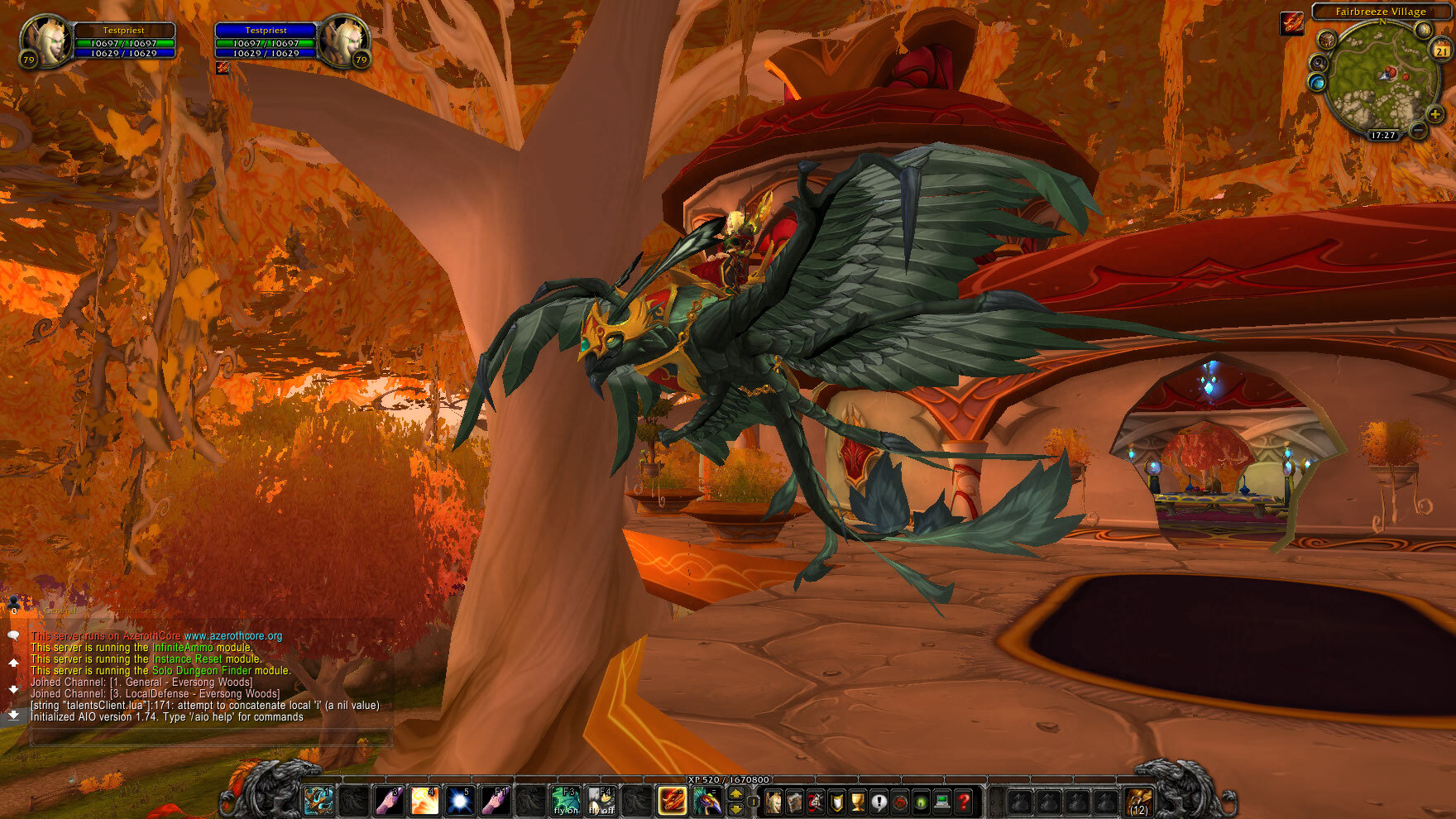The width and height of the screenshot is (1456, 819).
Task: Zoom in the minimap with the plus button
Action: (x=1436, y=114)
